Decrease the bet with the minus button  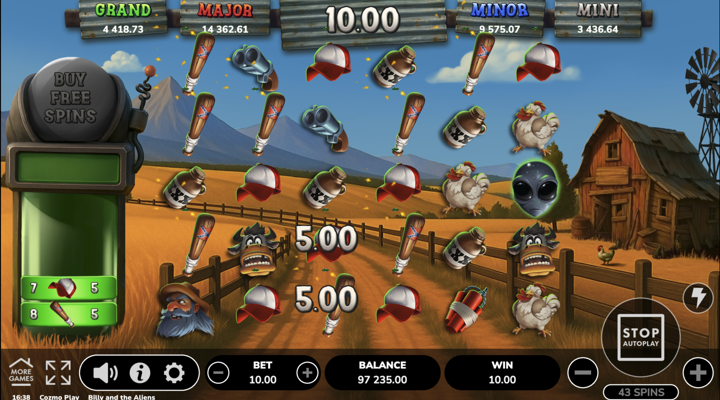(218, 373)
